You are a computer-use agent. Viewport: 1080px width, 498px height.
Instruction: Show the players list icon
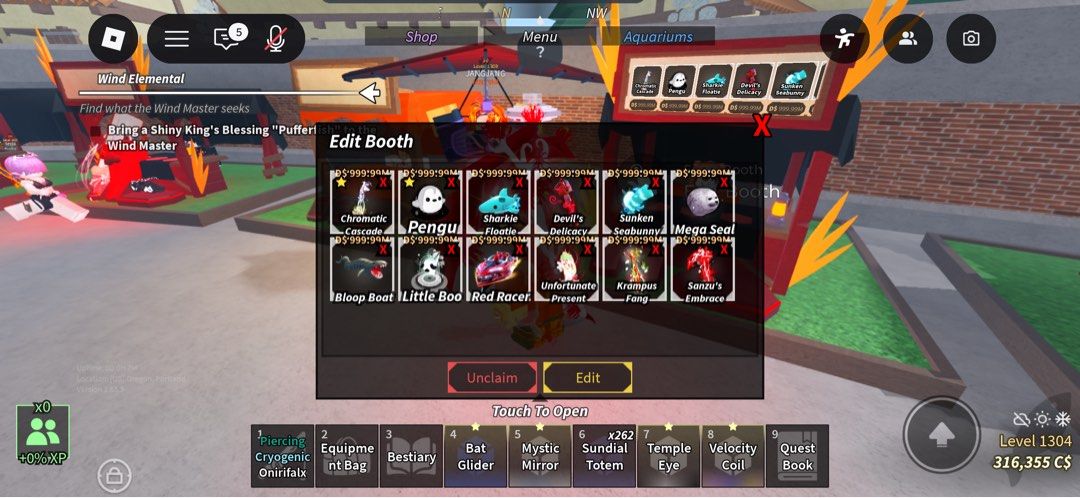tap(908, 39)
